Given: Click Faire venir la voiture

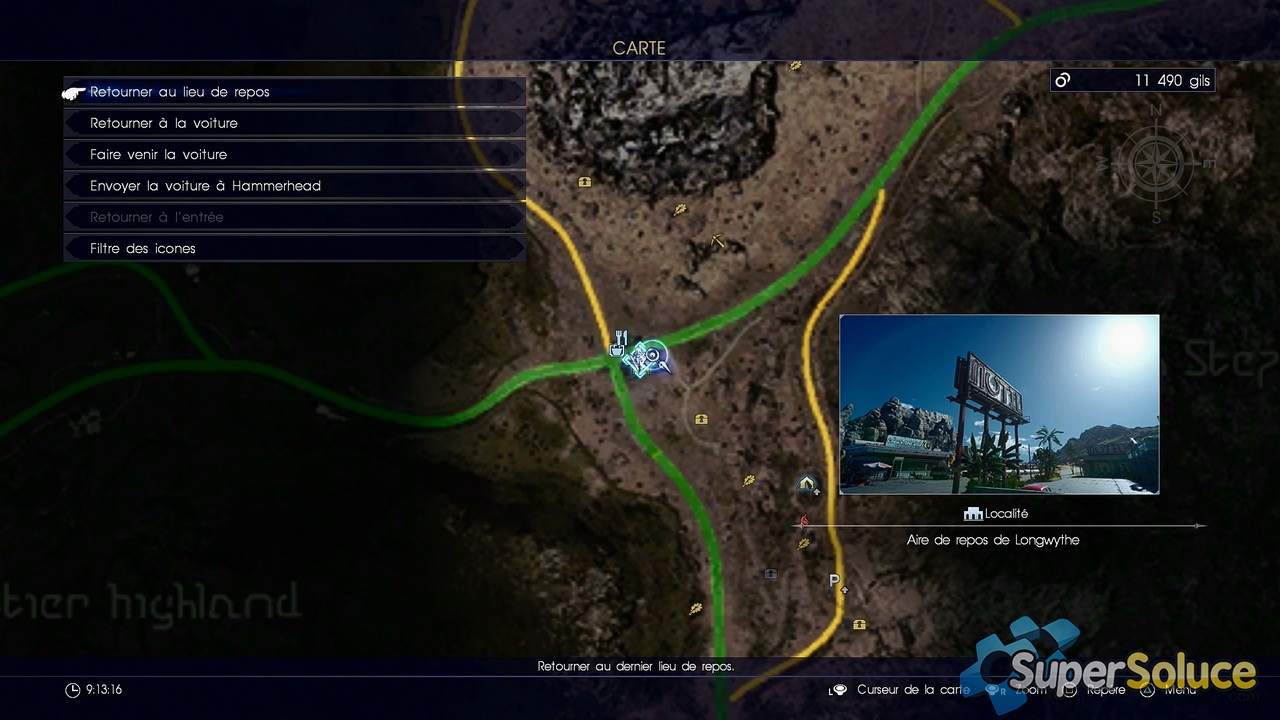Looking at the screenshot, I should [x=293, y=154].
